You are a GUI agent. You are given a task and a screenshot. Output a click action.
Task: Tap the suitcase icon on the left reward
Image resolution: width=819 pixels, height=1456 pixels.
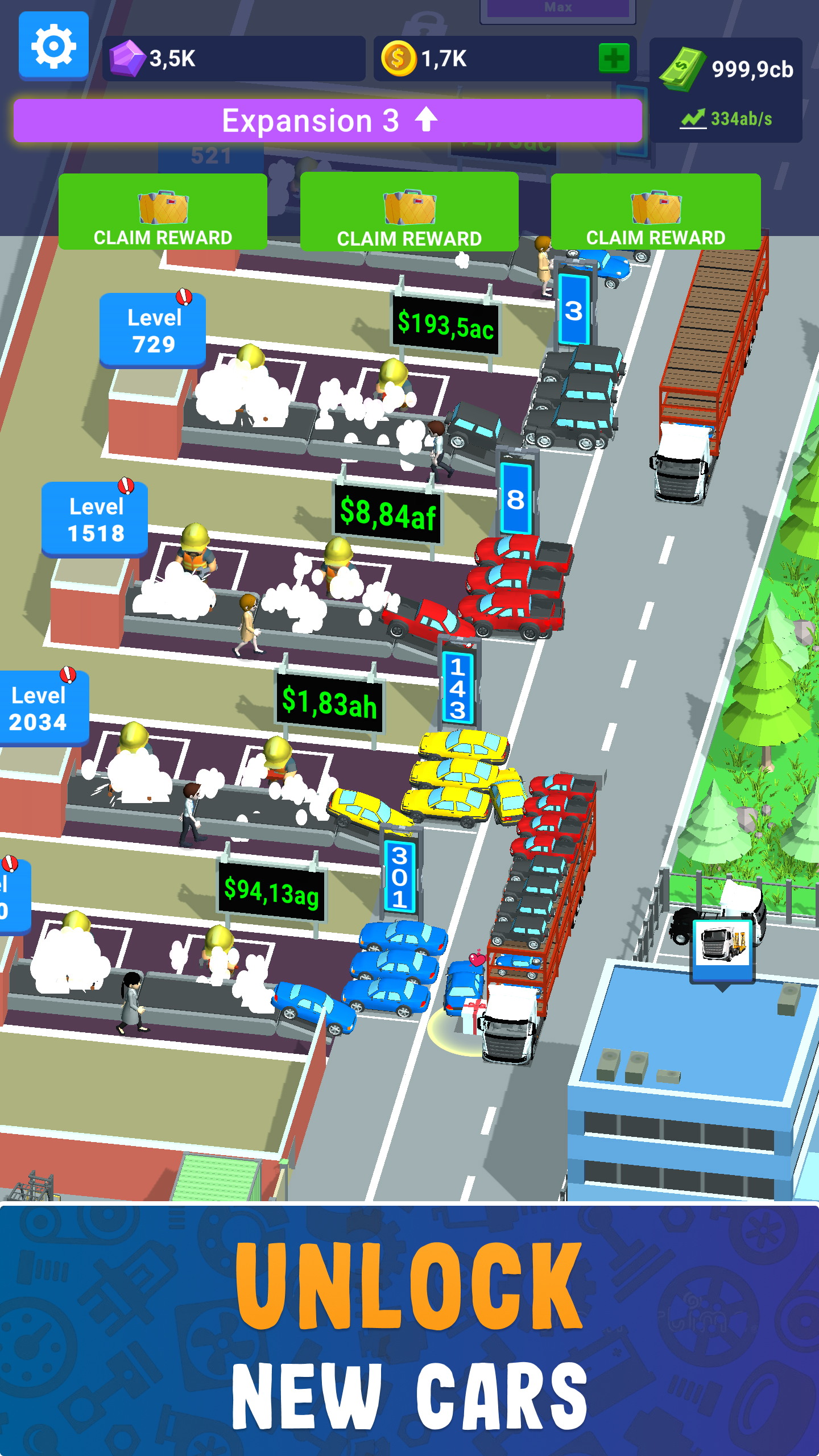pyautogui.click(x=163, y=208)
